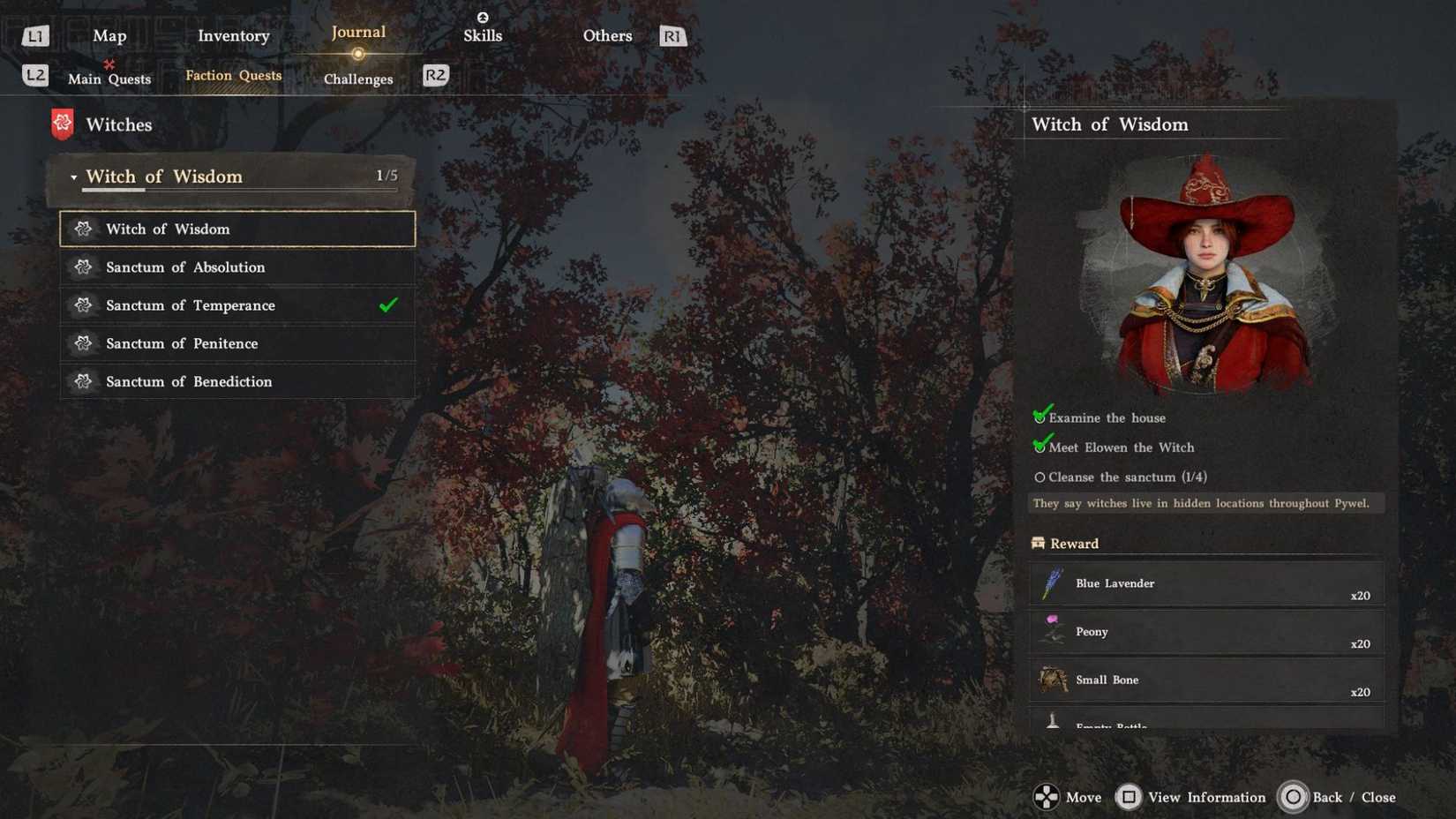Click the checkmark on Sanctum of Temperance
The width and height of the screenshot is (1456, 819).
387,304
